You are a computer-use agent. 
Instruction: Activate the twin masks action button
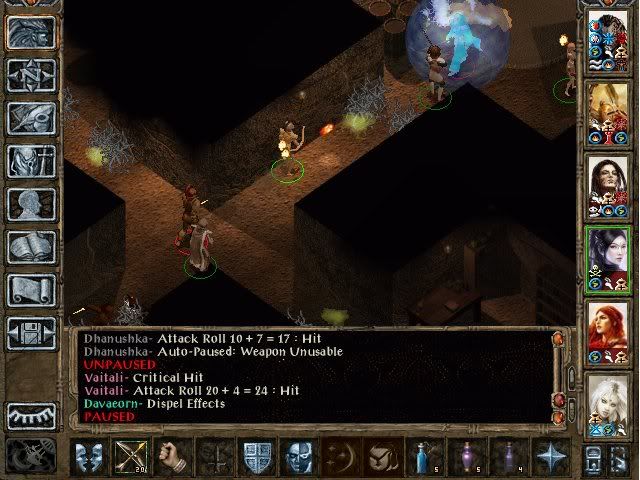pos(88,456)
